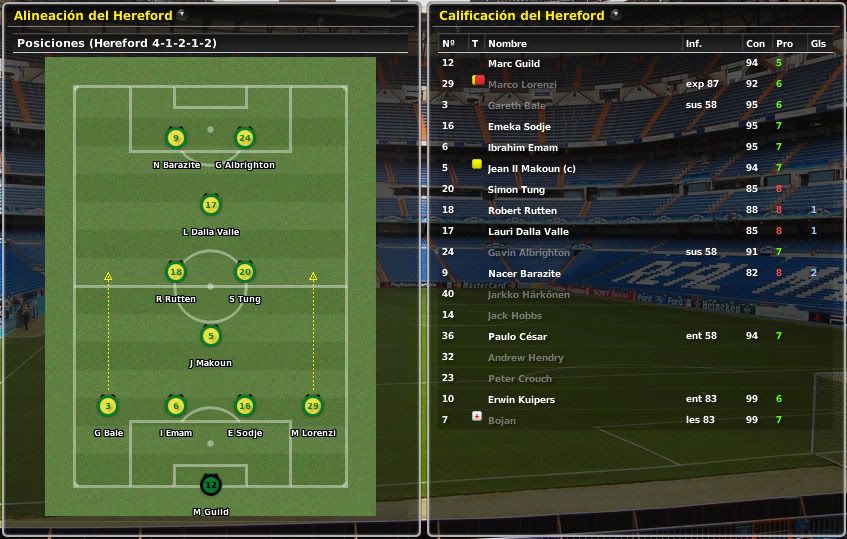Screen dimensions: 847x539
Task: Select S Tung number 20 on pitch
Action: click(x=244, y=272)
